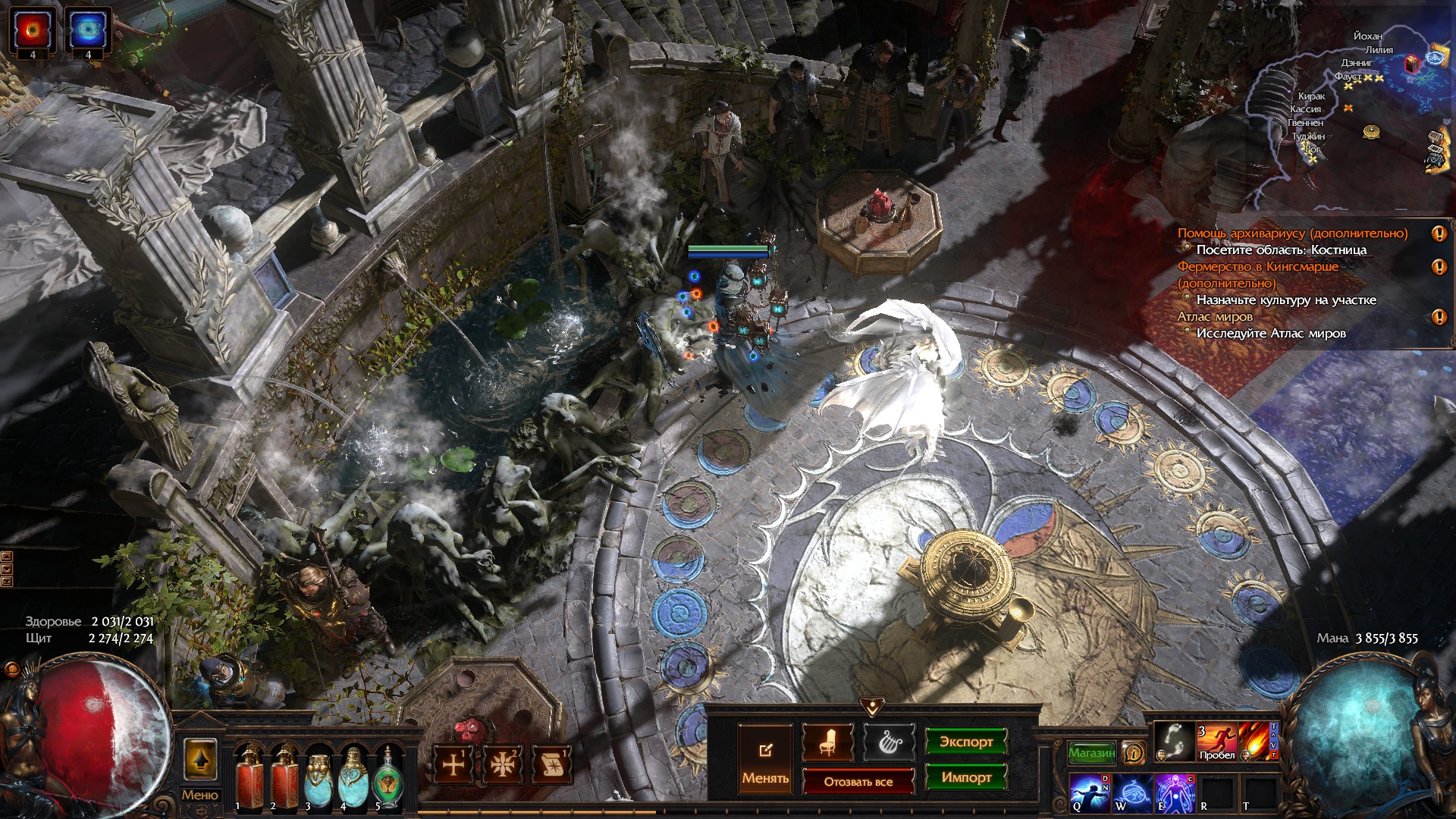
Task: Activate the footprints movement skill
Action: (x=1175, y=741)
